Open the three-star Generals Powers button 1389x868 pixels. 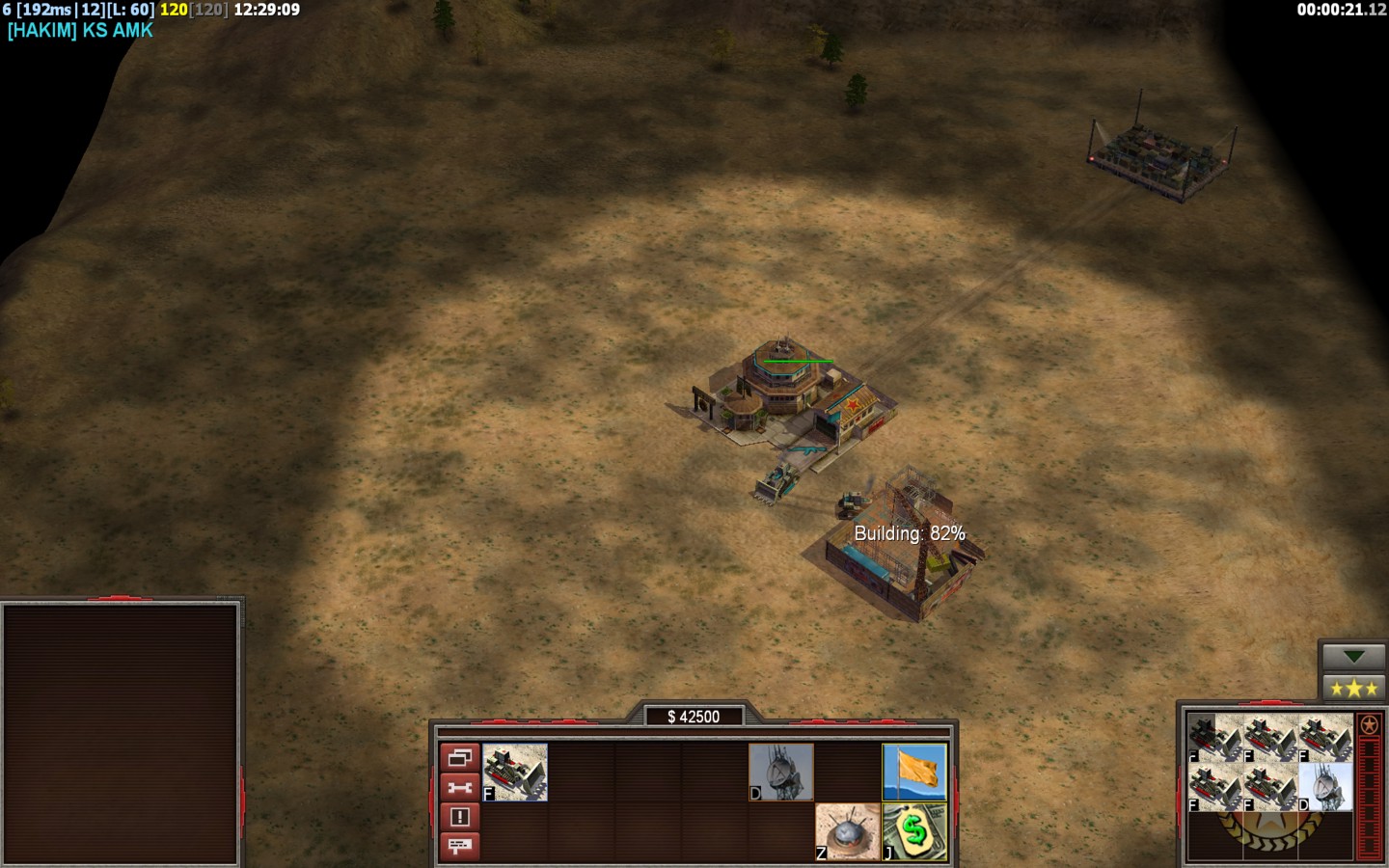coord(1352,689)
